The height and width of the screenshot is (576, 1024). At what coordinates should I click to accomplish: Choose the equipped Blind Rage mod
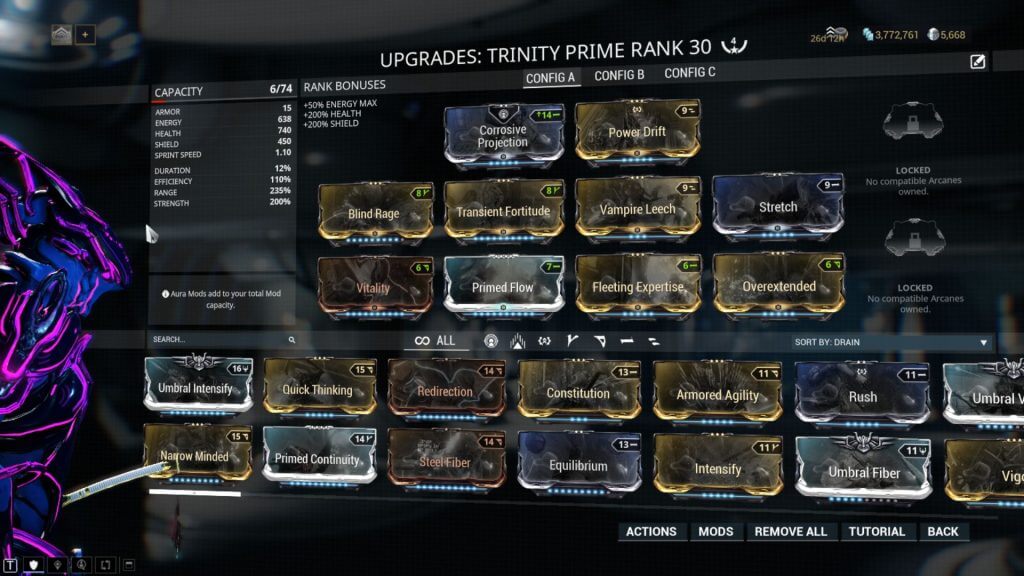[374, 213]
